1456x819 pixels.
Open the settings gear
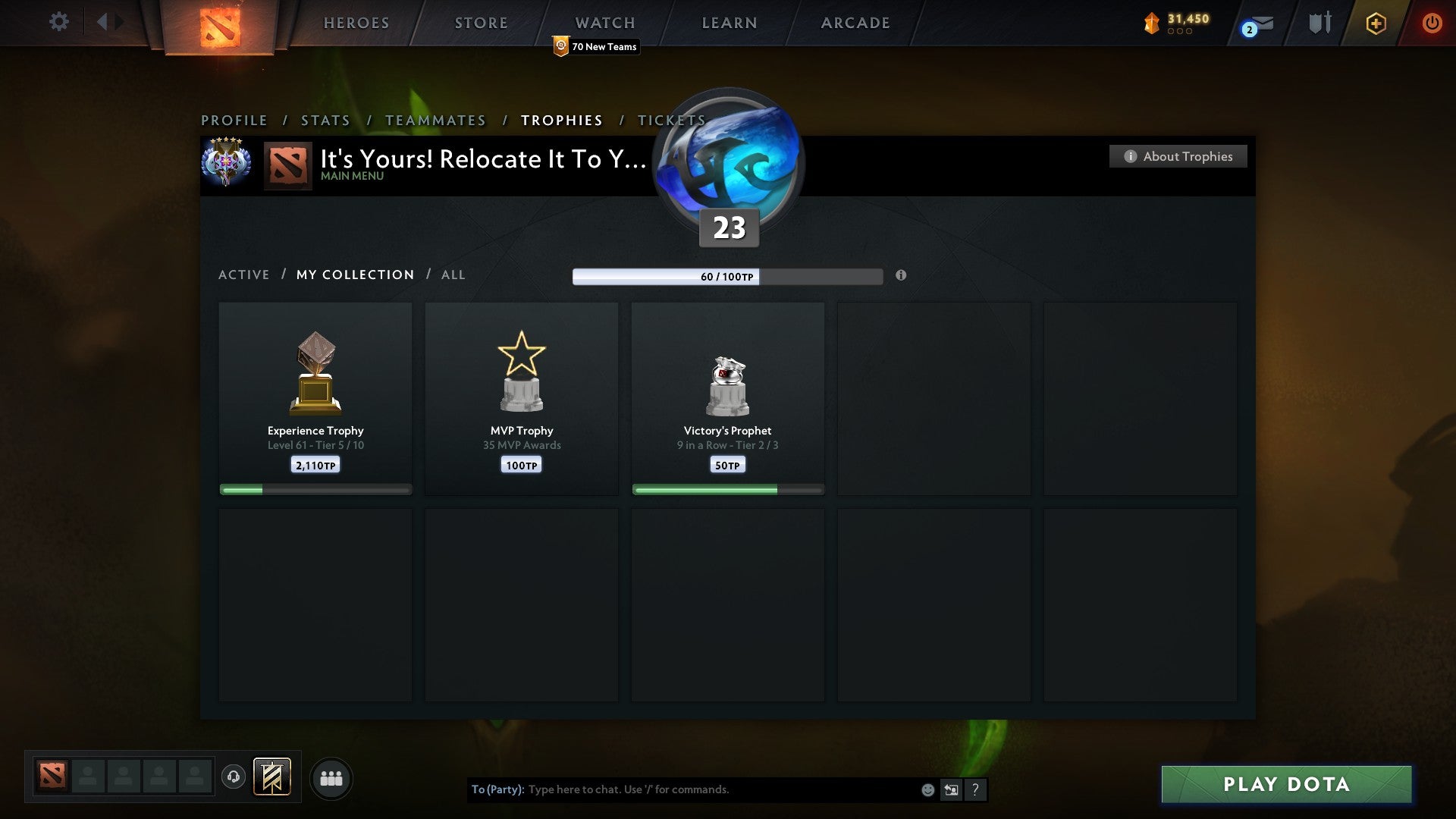59,22
